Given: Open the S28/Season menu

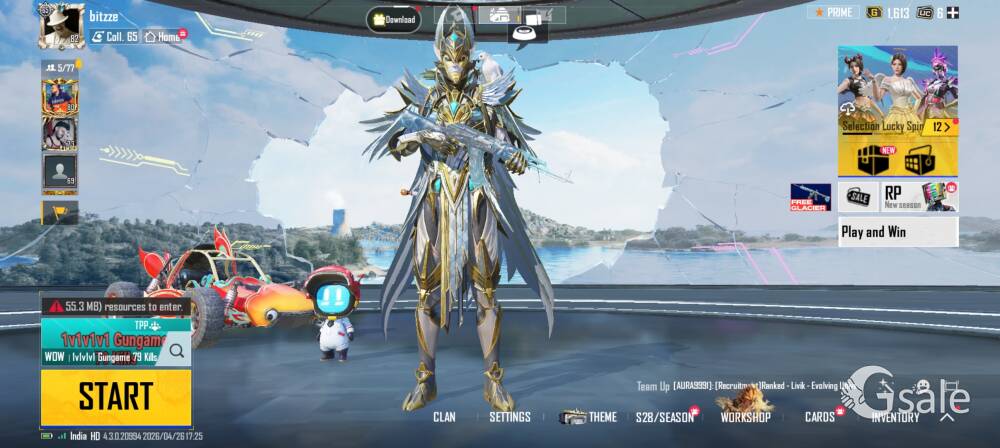Looking at the screenshot, I should 665,417.
